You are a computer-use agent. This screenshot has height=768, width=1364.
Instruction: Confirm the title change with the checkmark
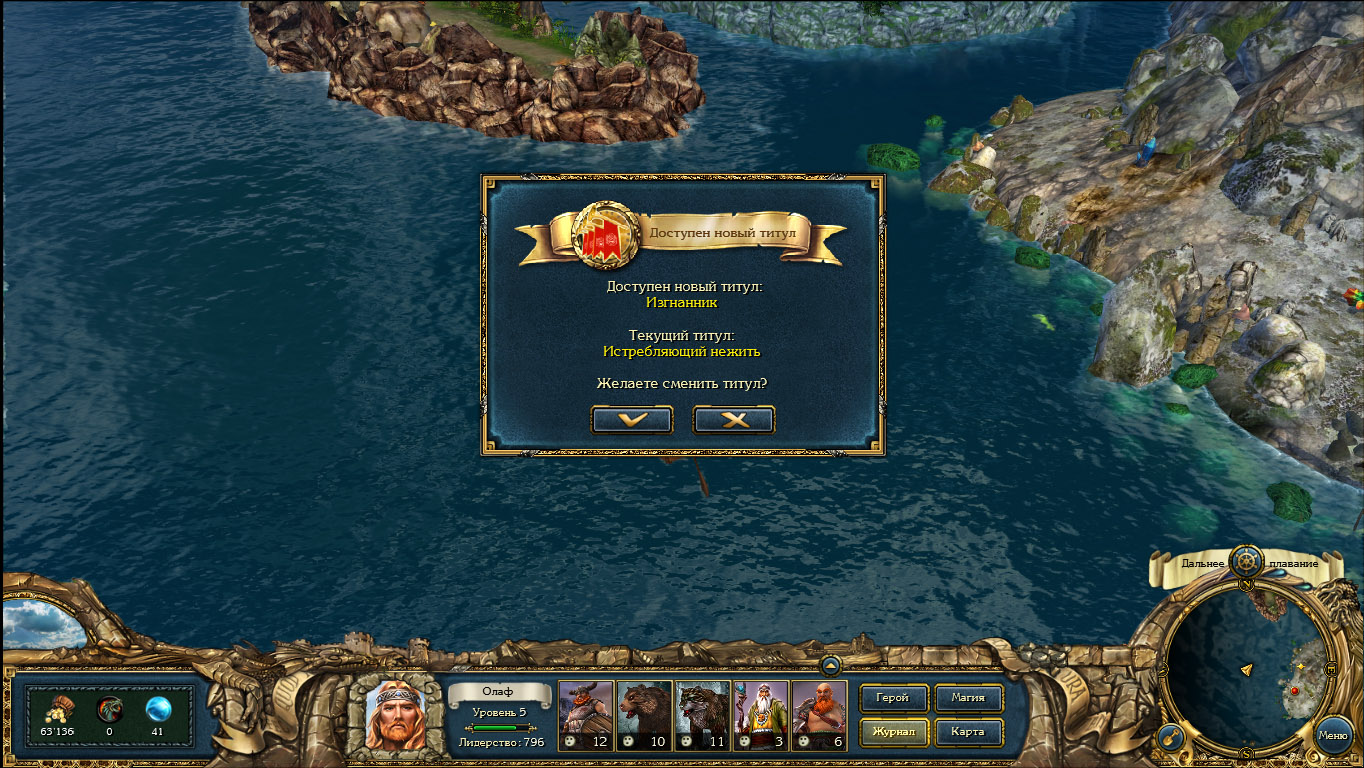pyautogui.click(x=632, y=420)
